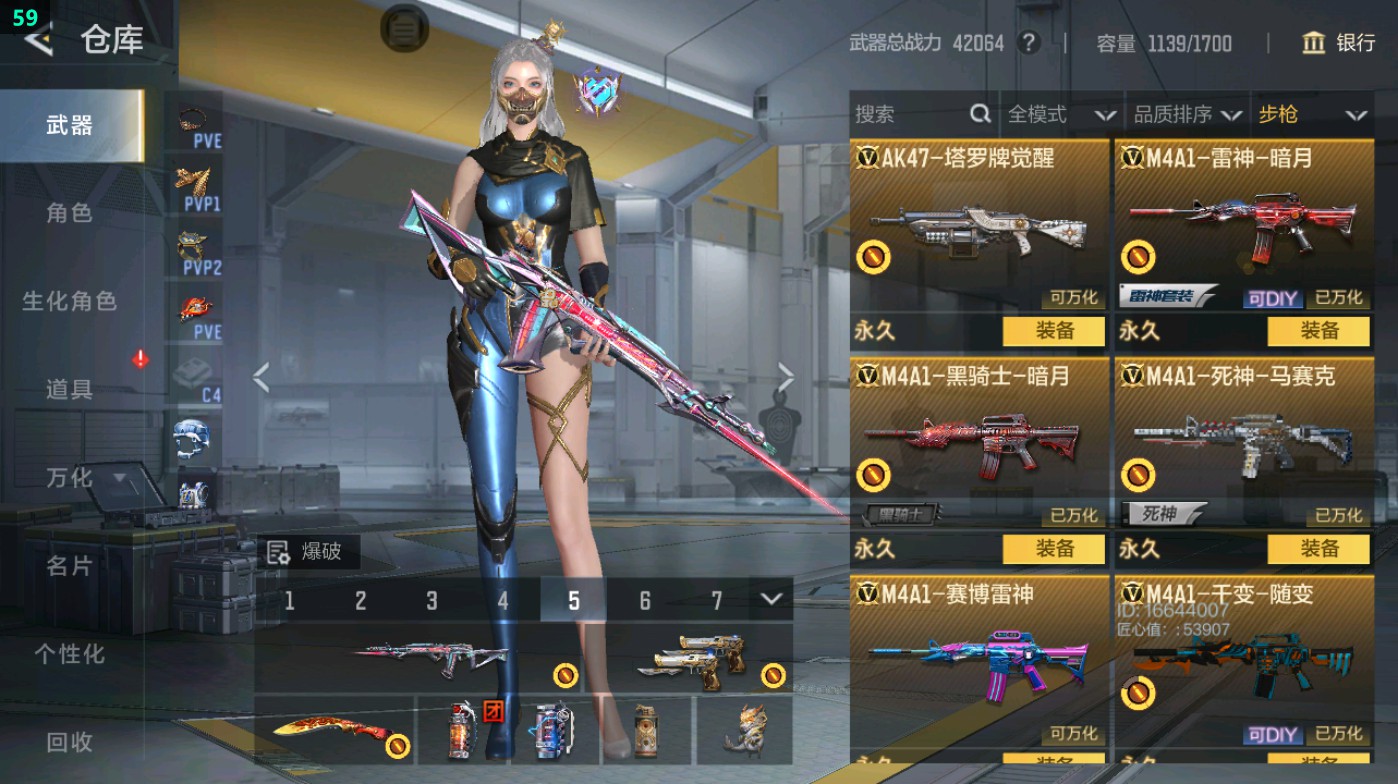Click the red frag grenade icon in the equipment bar

click(x=460, y=731)
